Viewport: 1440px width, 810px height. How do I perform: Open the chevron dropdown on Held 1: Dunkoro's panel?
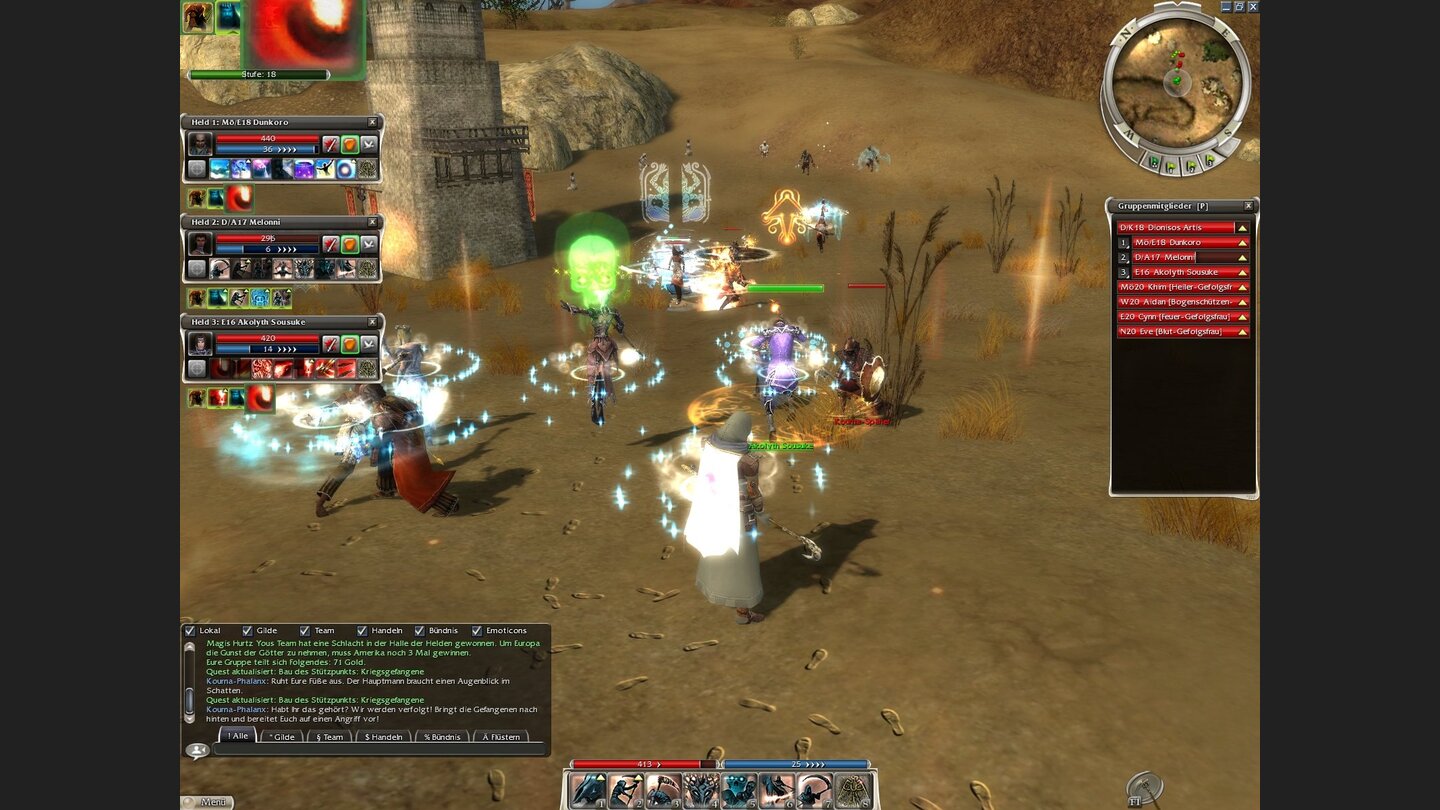[x=367, y=144]
